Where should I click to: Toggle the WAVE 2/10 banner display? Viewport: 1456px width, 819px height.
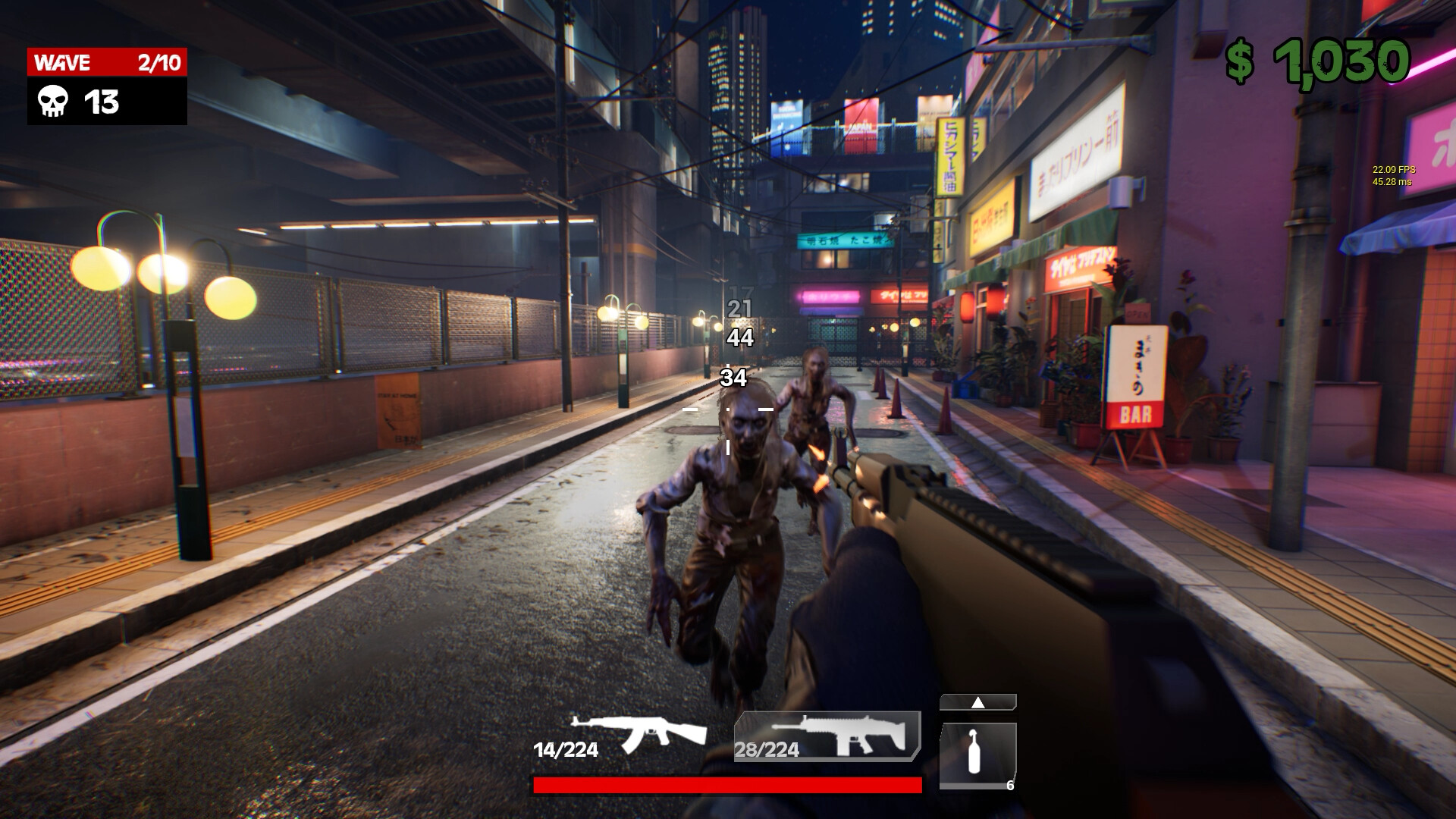tap(106, 62)
